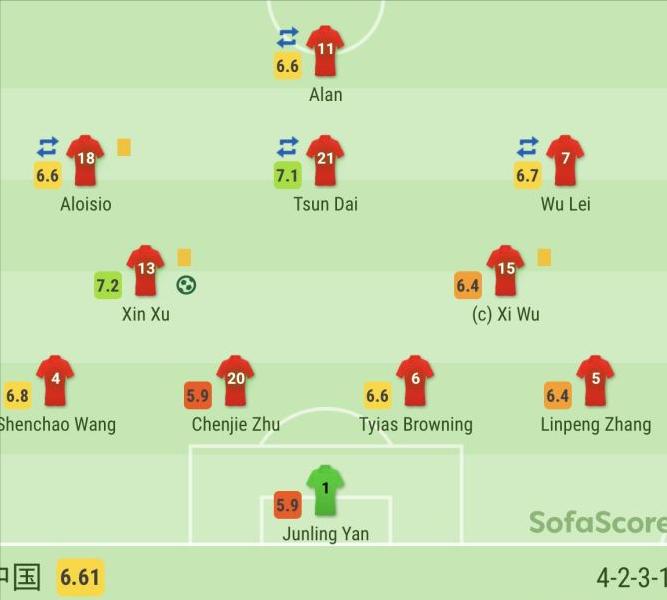Select Xin Xu's number 13 shirt
The image size is (667, 600).
145,272
